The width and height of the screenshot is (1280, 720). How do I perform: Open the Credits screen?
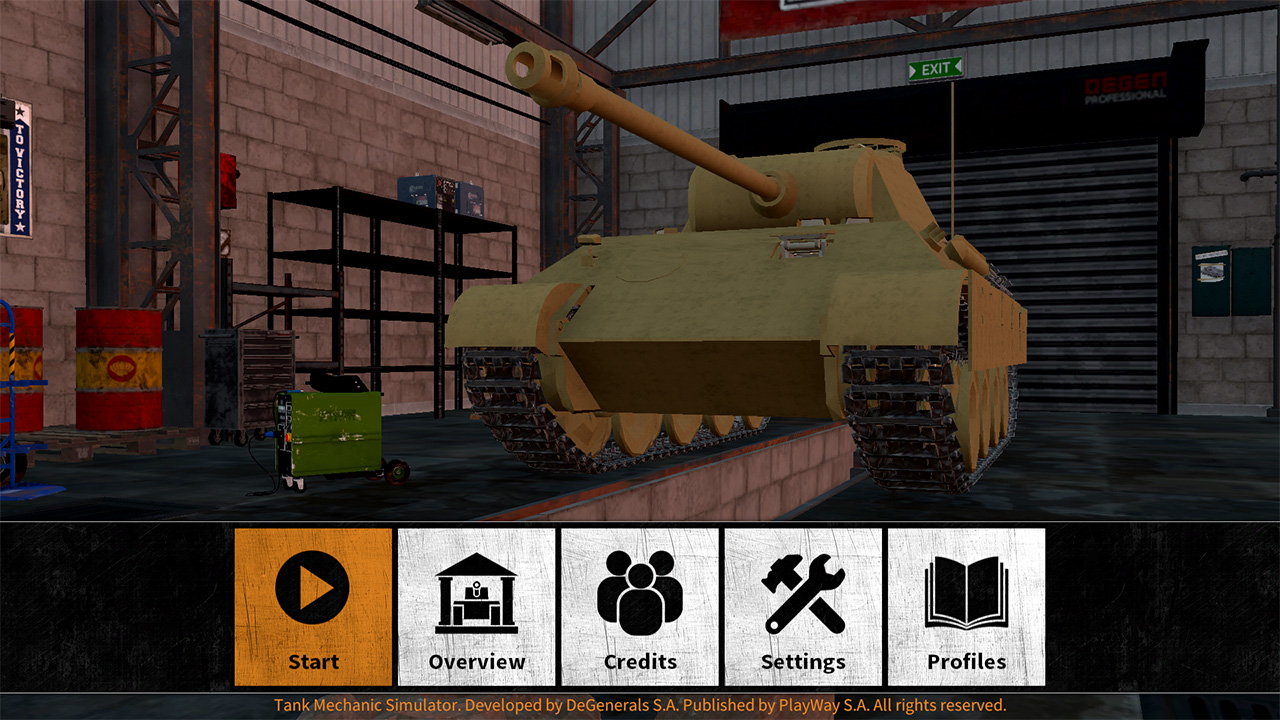[x=641, y=605]
